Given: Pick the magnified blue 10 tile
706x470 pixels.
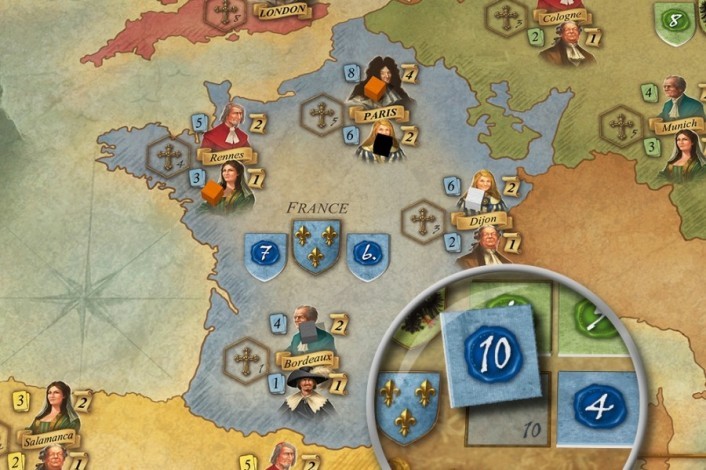Looking at the screenshot, I should pyautogui.click(x=493, y=354).
